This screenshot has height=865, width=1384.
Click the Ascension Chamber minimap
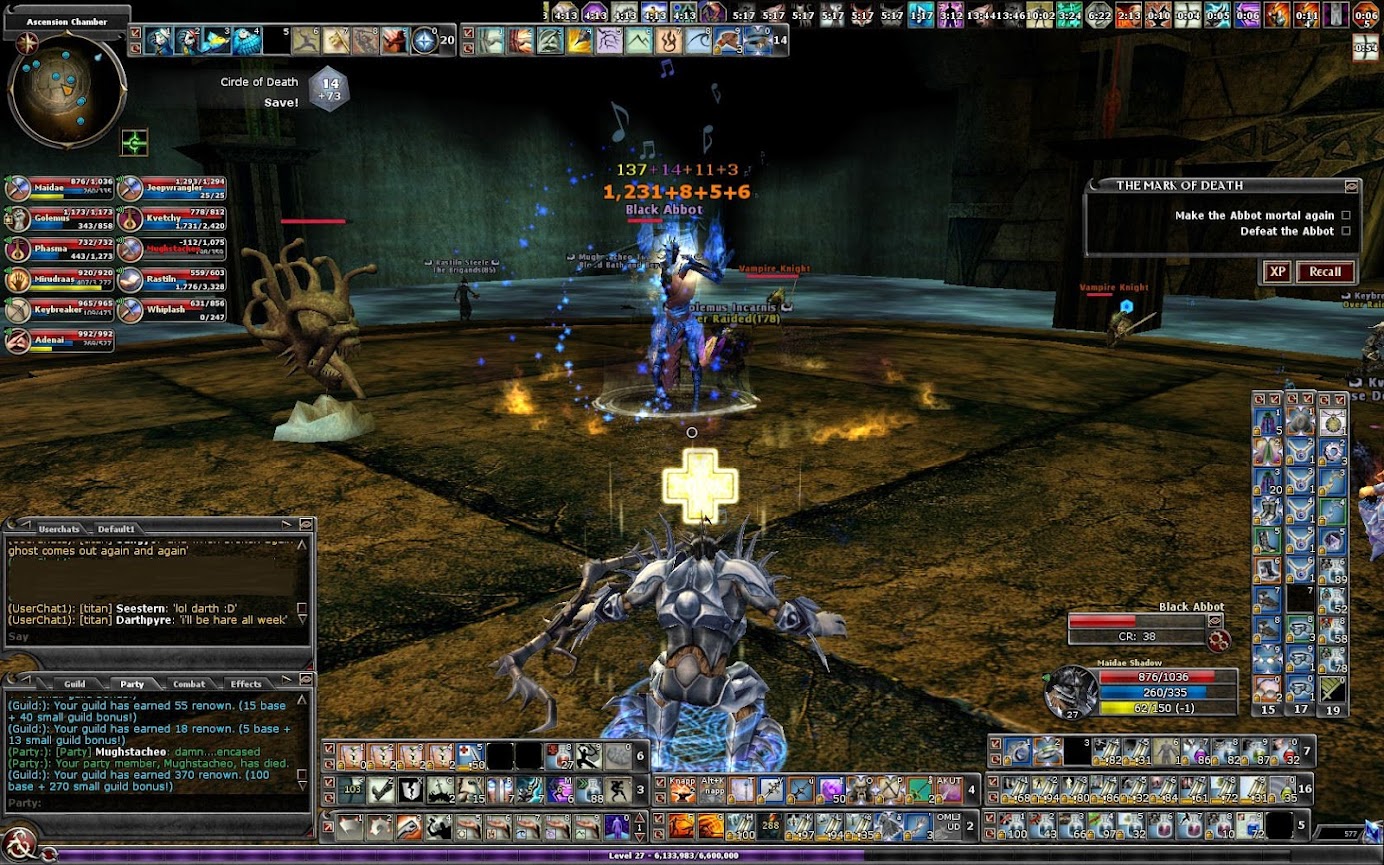[67, 90]
